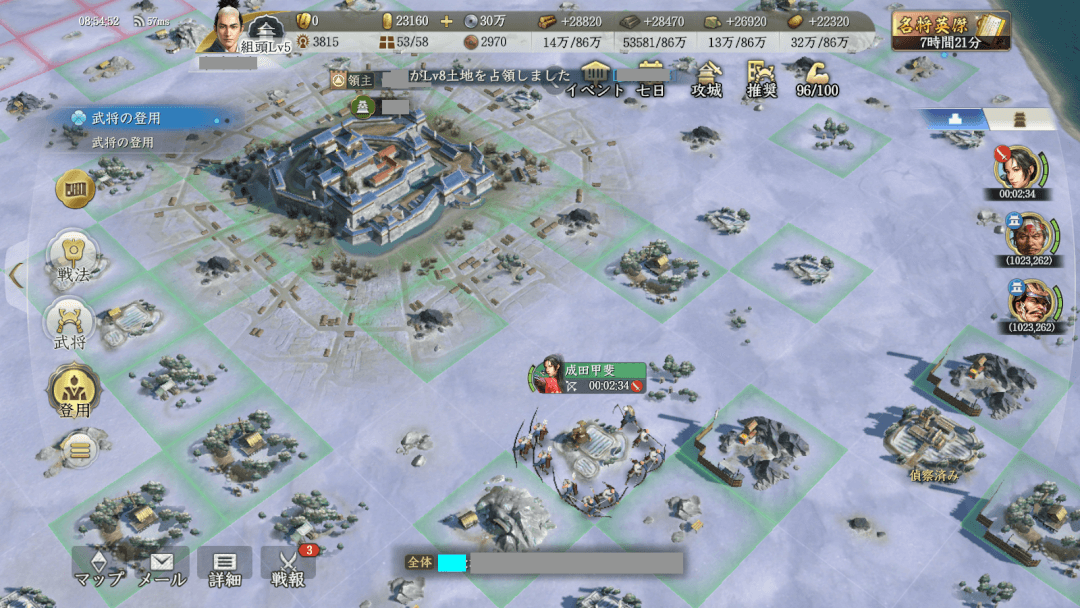The height and width of the screenshot is (608, 1080).
Task: Open the 推奨 recommendations
Action: 762,78
